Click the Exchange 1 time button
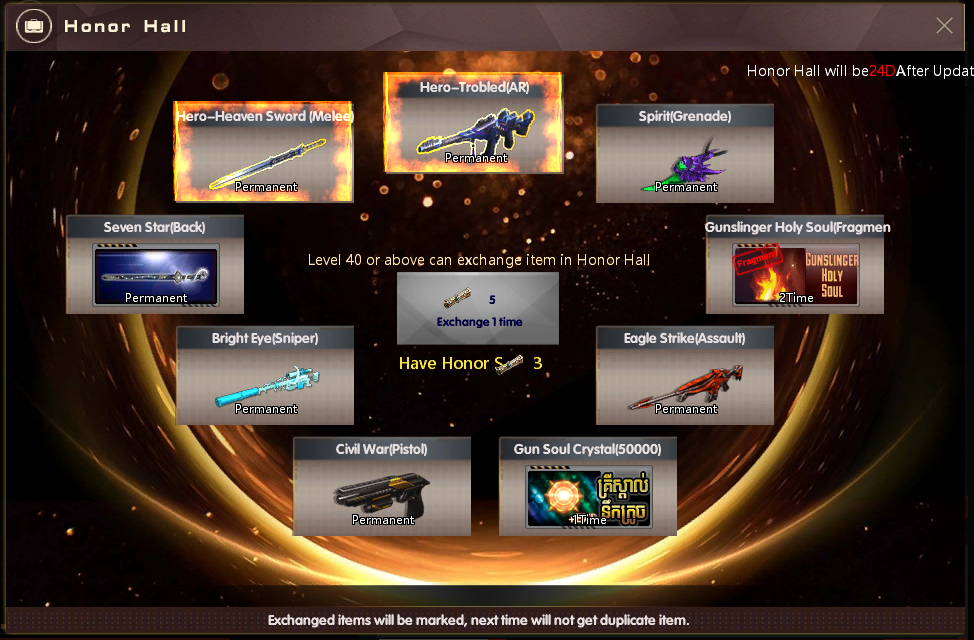 [478, 309]
